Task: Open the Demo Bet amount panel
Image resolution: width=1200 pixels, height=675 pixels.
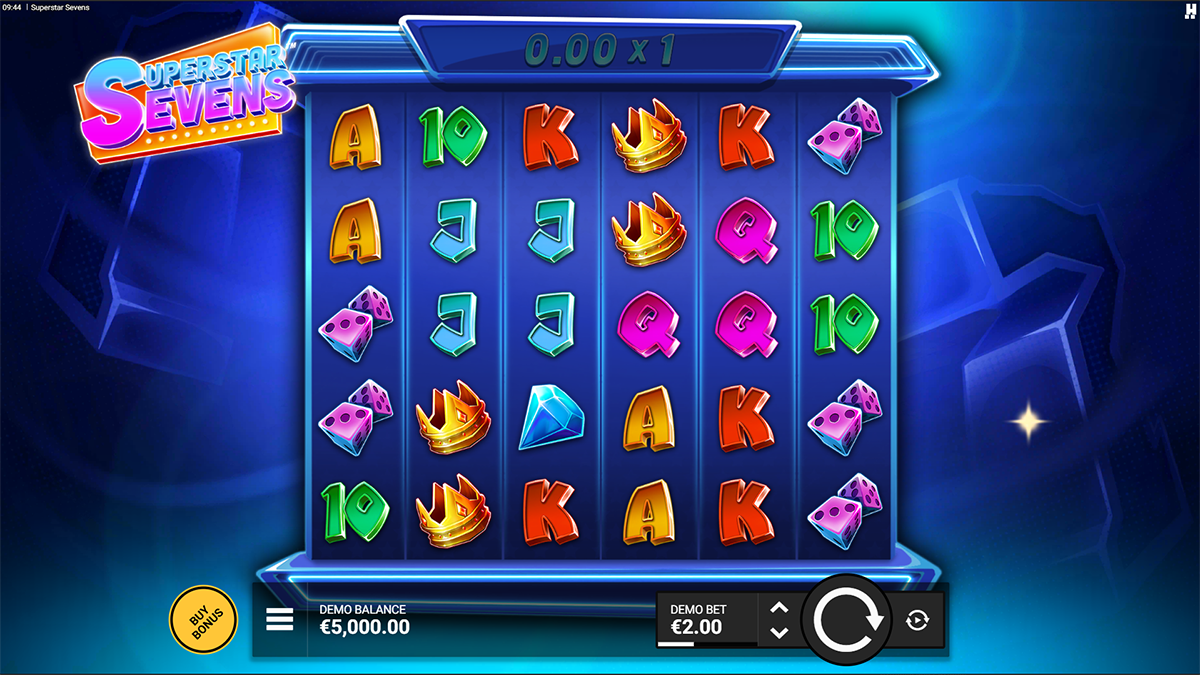Action: [x=705, y=620]
